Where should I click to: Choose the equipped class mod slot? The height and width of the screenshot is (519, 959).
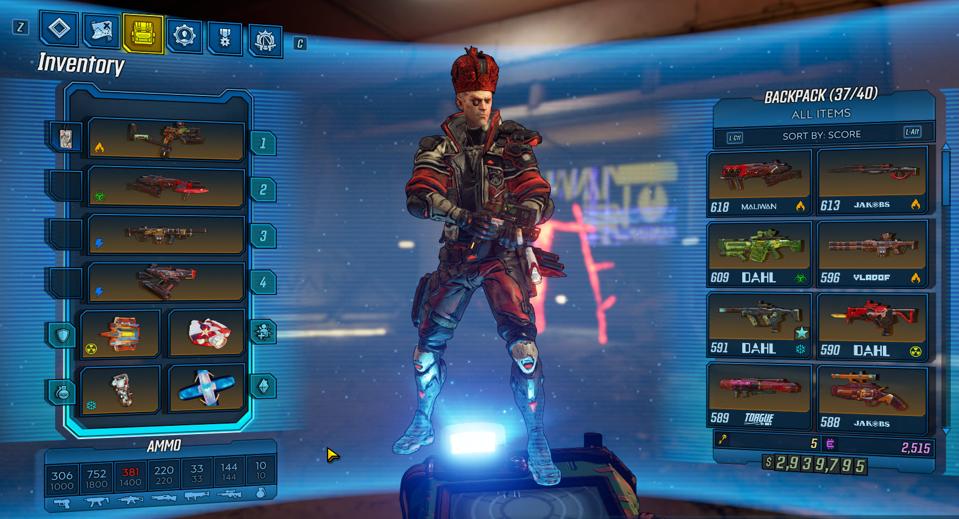206,333
